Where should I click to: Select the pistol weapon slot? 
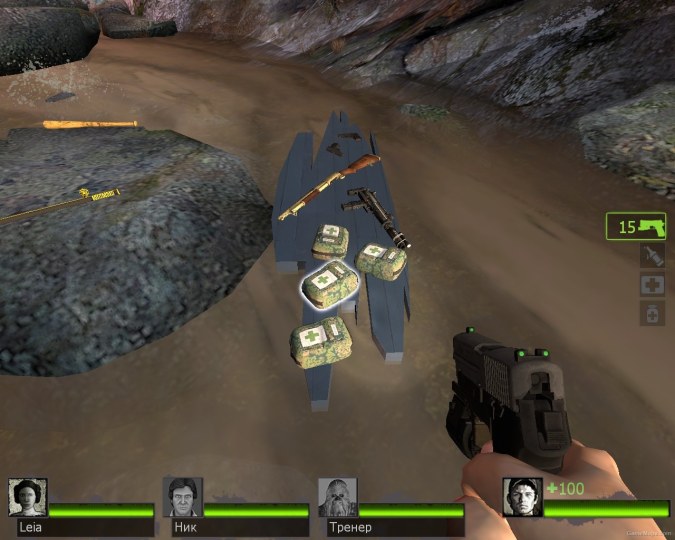point(636,227)
